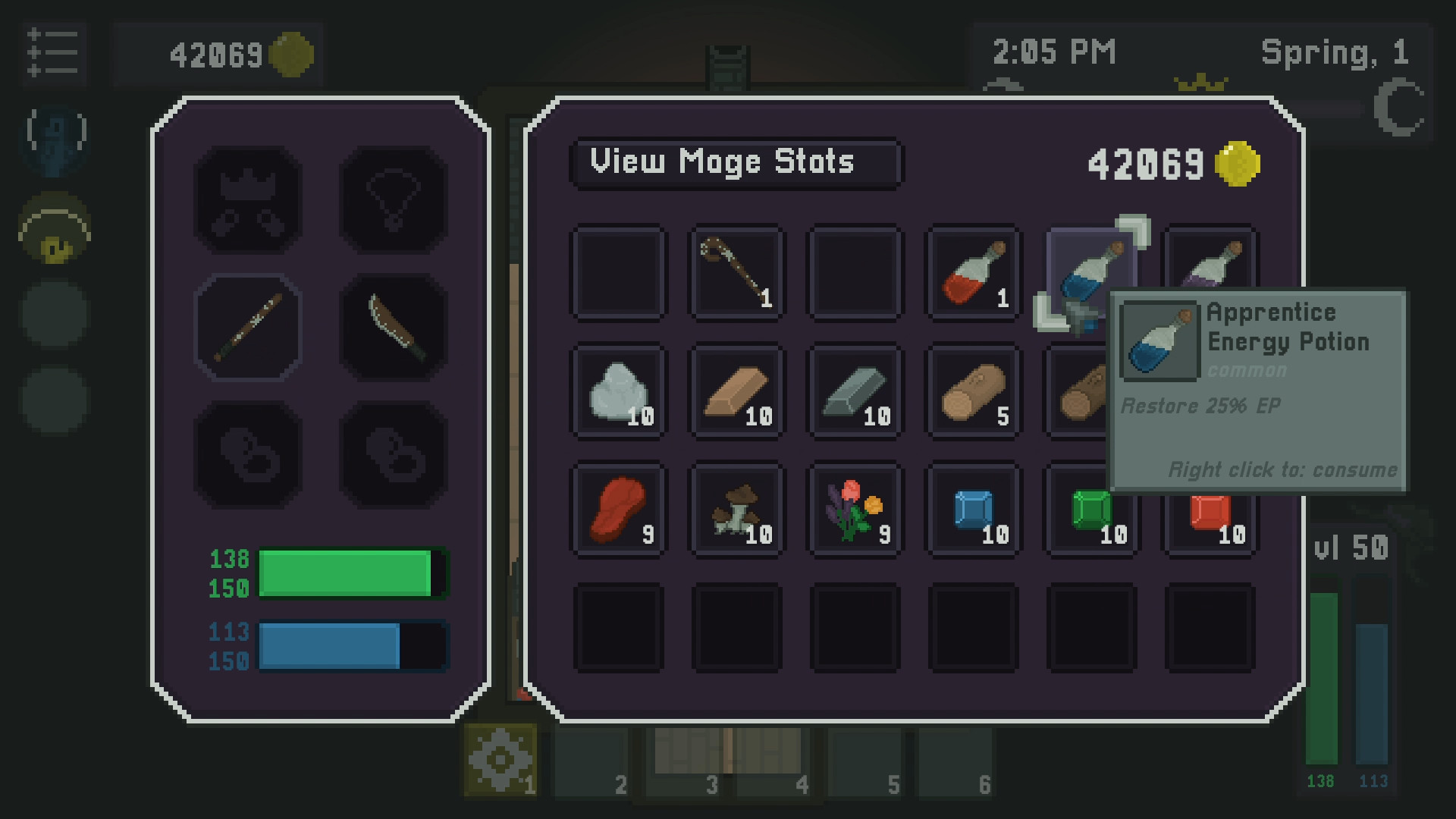Screen dimensions: 1456x819
Task: Select the red health potion
Action: tap(973, 271)
